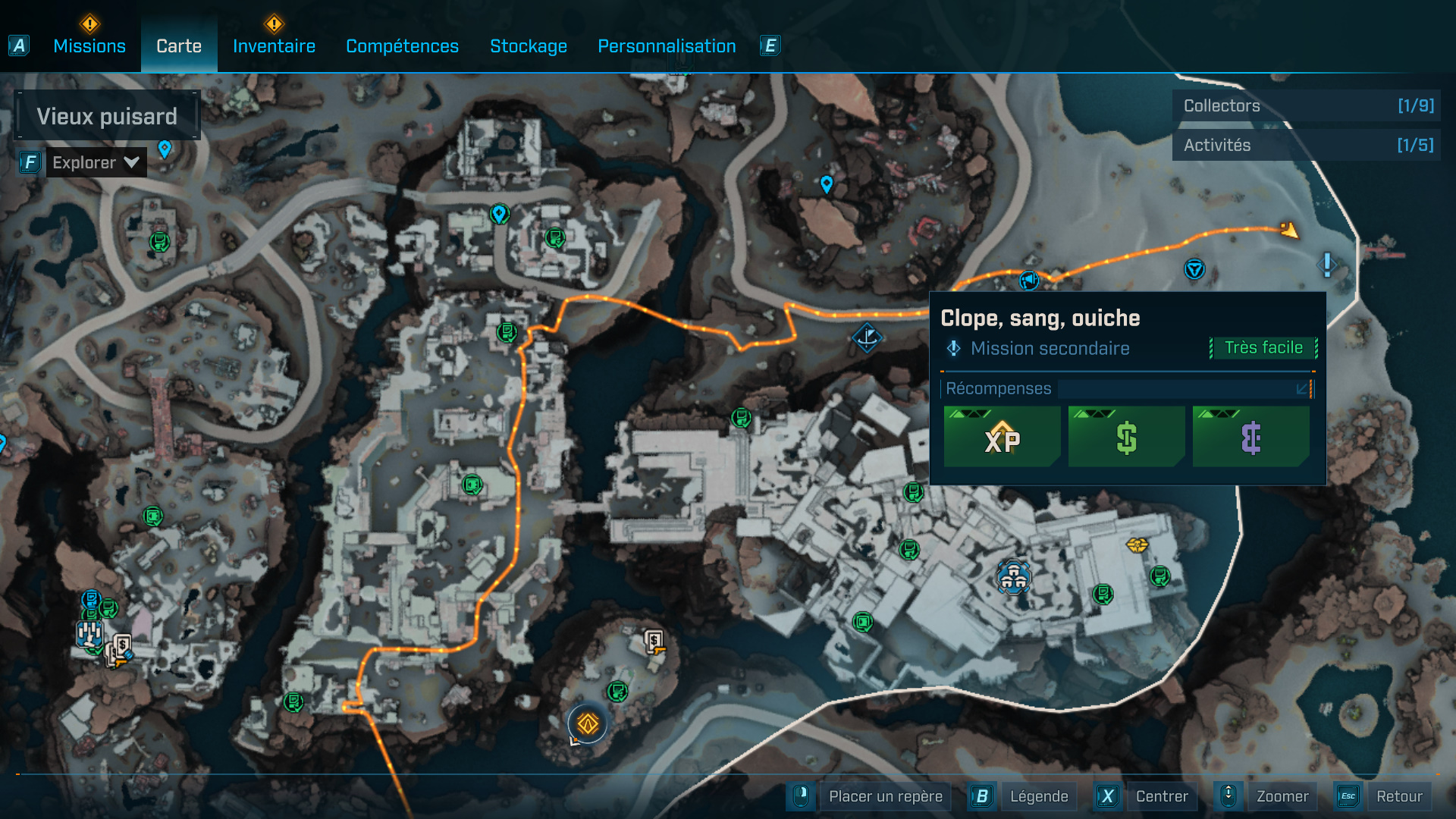Click the Placer un repère button
Viewport: 1456px width, 819px height.
tap(885, 796)
